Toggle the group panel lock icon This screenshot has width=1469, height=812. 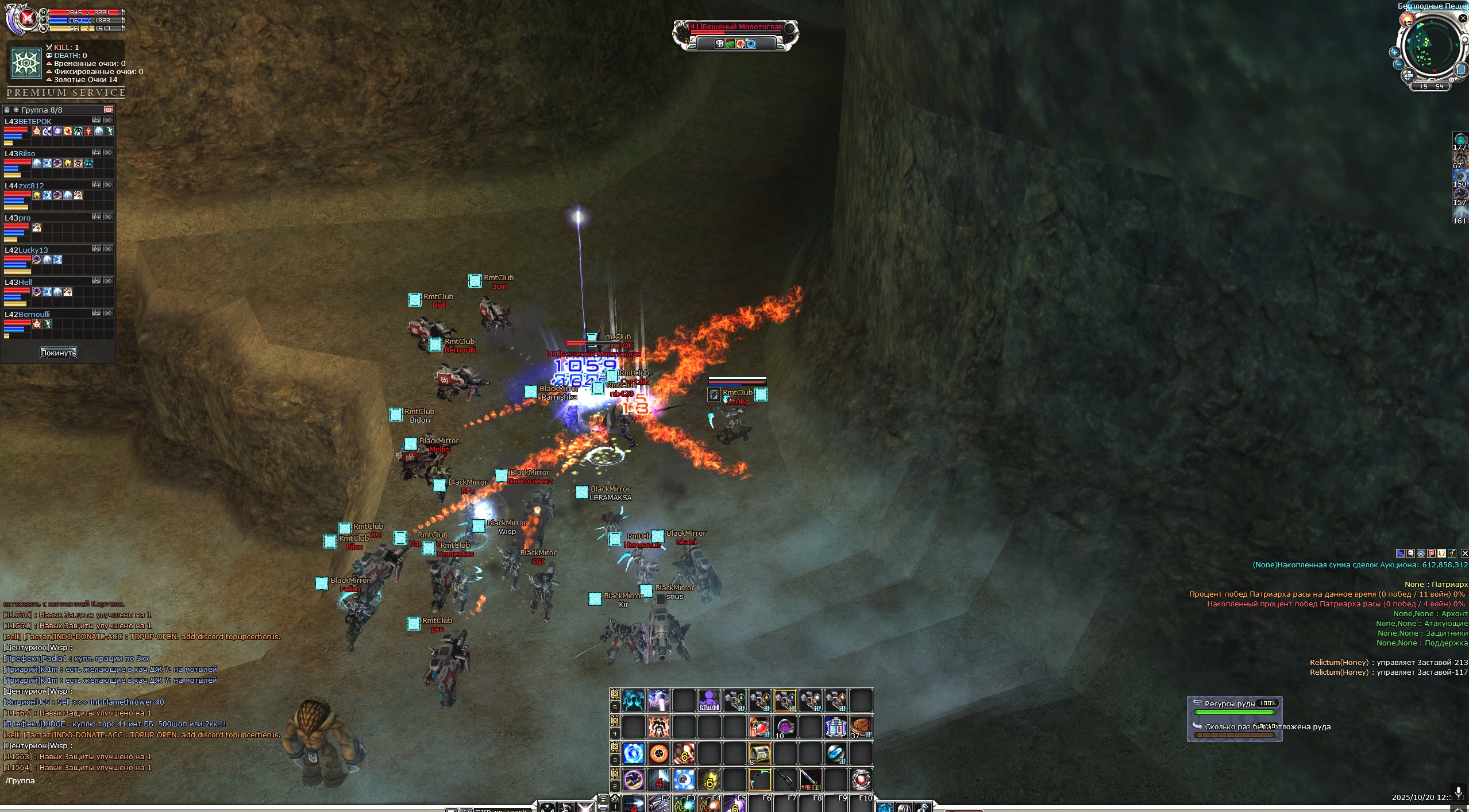tap(6, 110)
